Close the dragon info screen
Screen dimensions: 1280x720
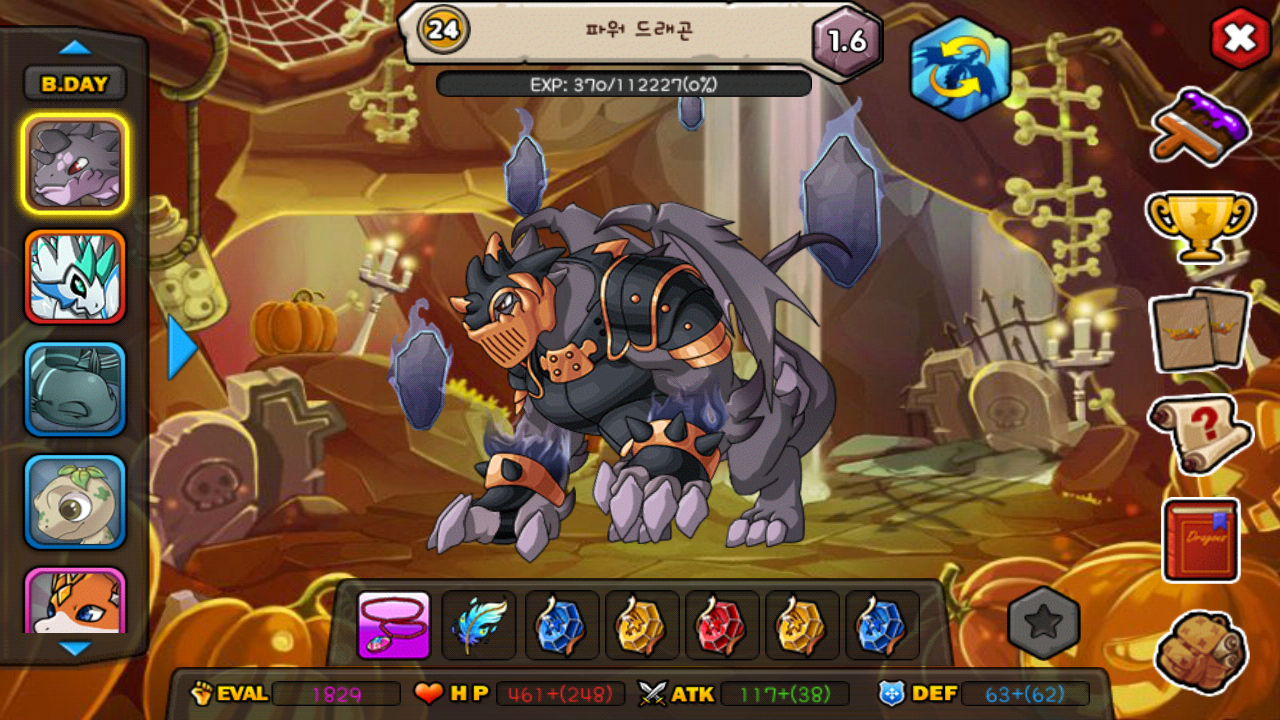[1240, 39]
